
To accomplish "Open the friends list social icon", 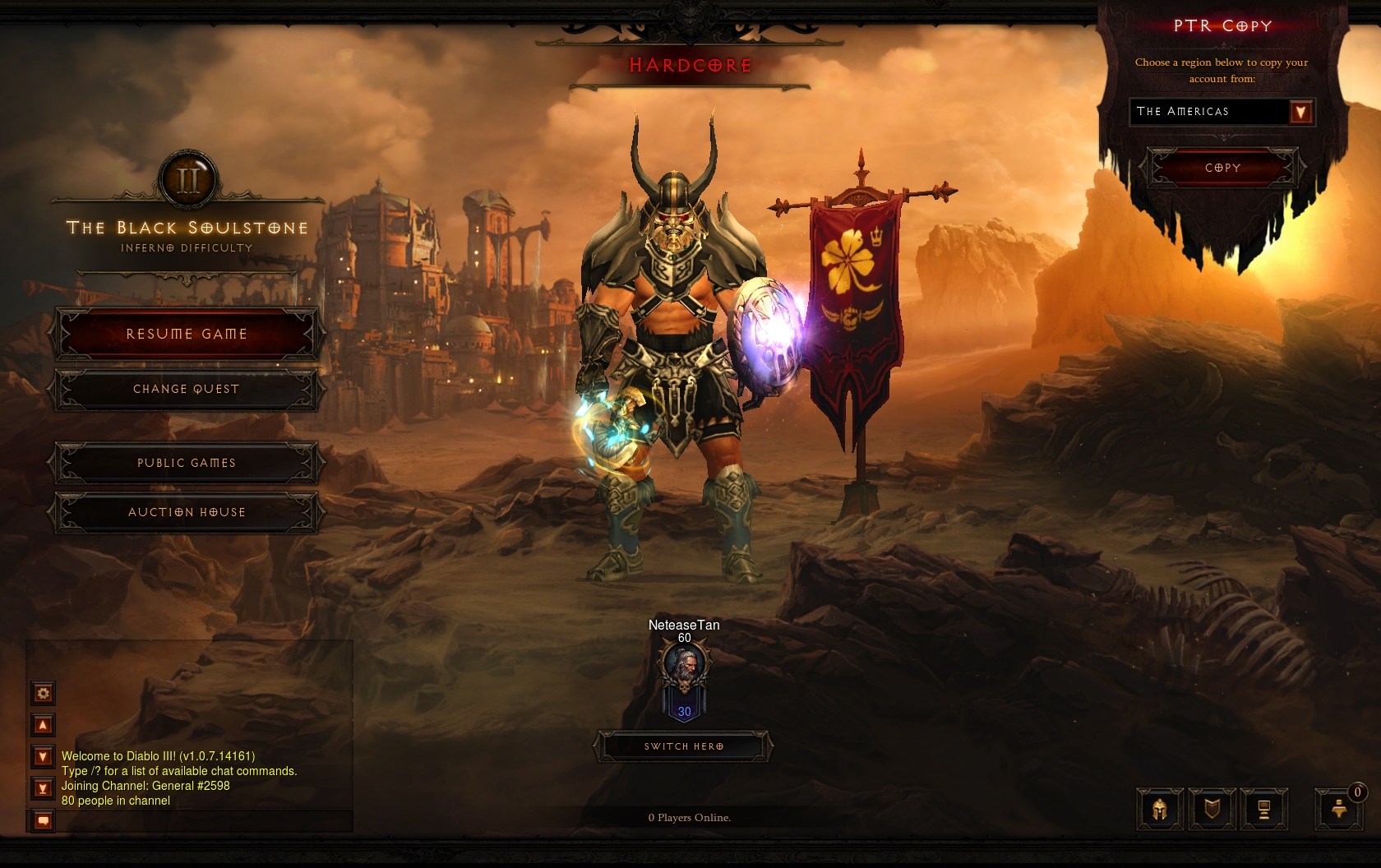I will 1339,810.
